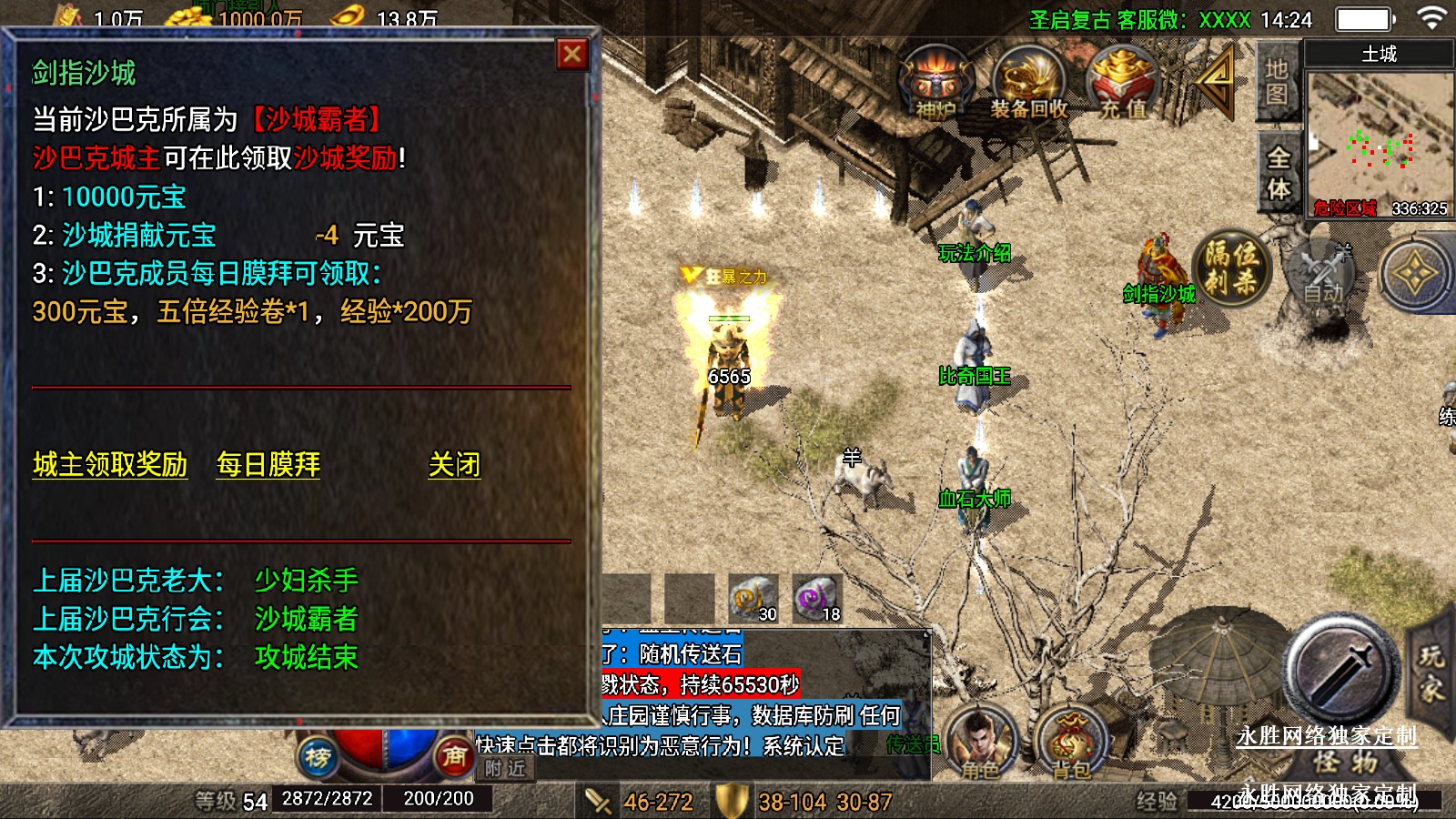1456x819 pixels.
Task: Switch to the 附近 nearby chat tab
Action: (505, 769)
